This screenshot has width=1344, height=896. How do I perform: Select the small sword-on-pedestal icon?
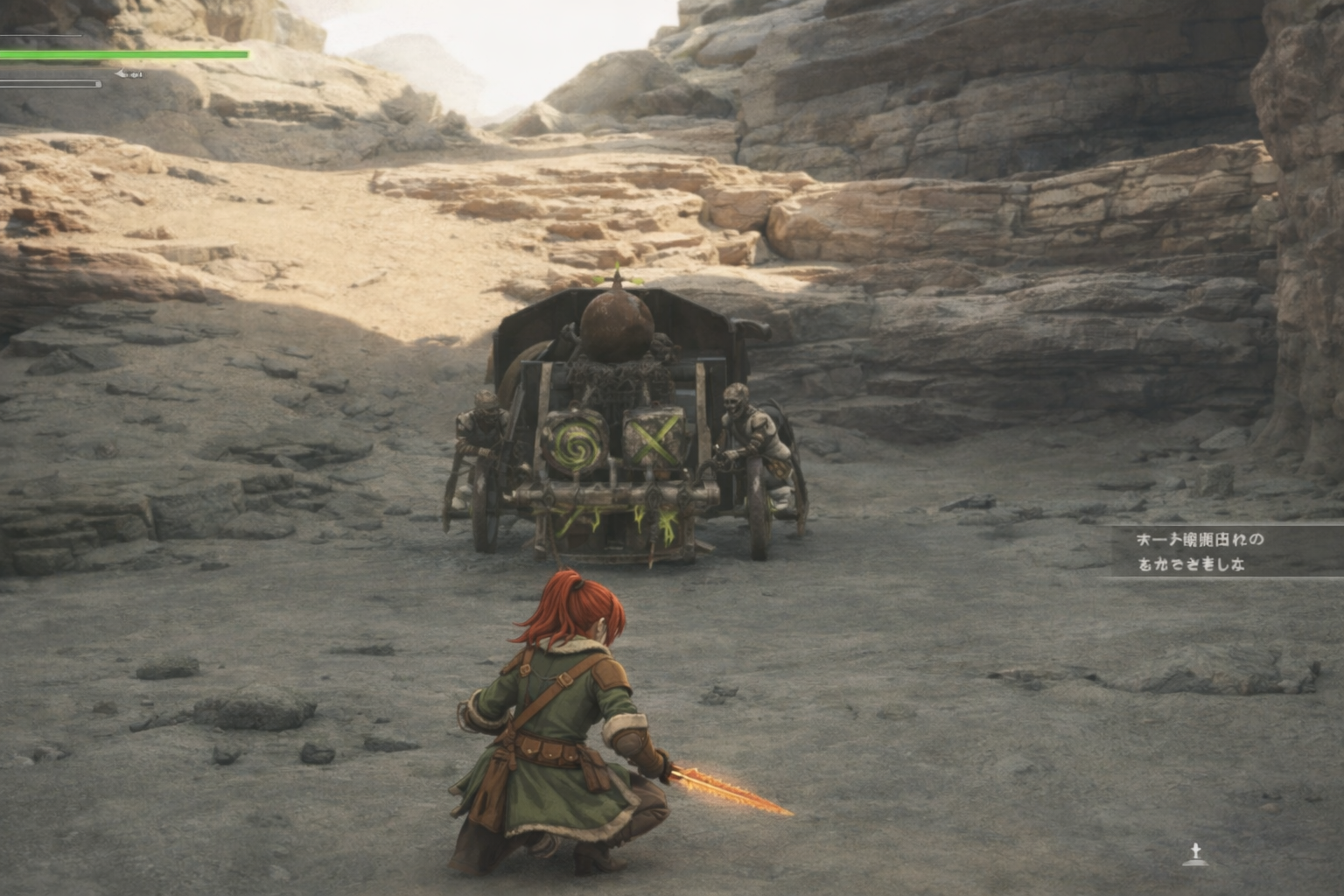click(1195, 854)
